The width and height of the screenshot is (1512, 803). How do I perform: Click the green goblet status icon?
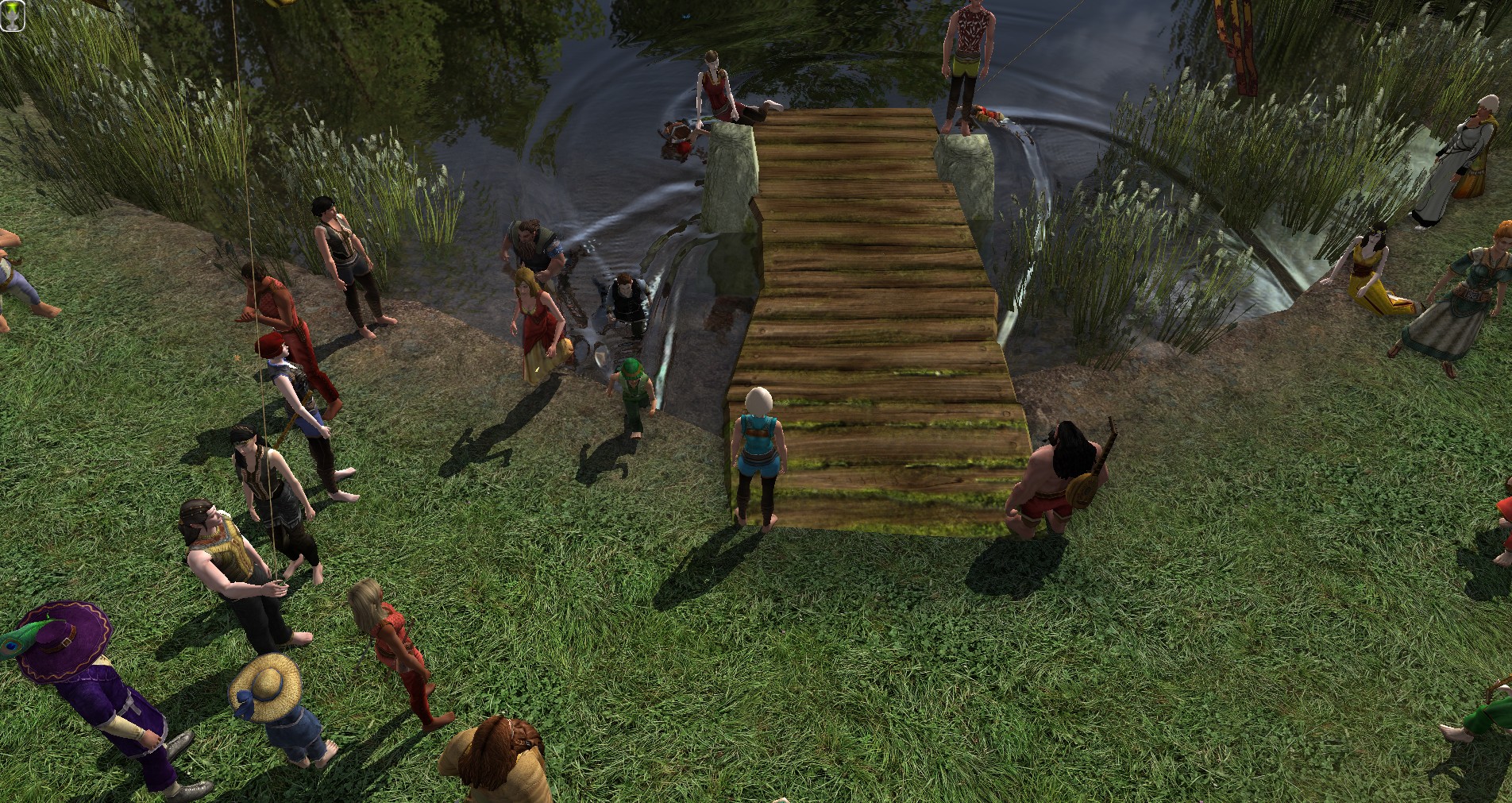point(13,14)
